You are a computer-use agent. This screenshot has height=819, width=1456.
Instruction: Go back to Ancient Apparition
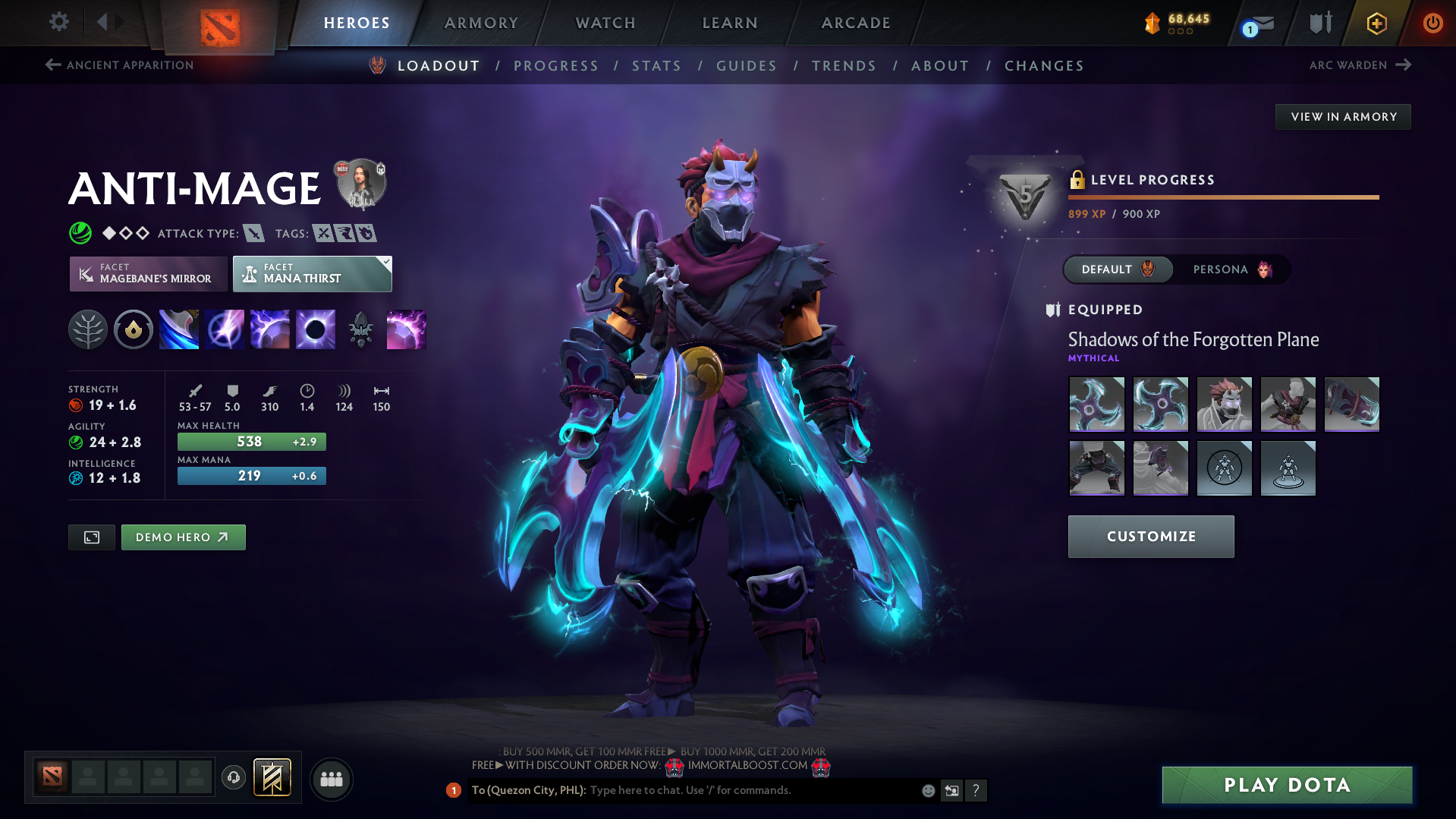pyautogui.click(x=118, y=65)
